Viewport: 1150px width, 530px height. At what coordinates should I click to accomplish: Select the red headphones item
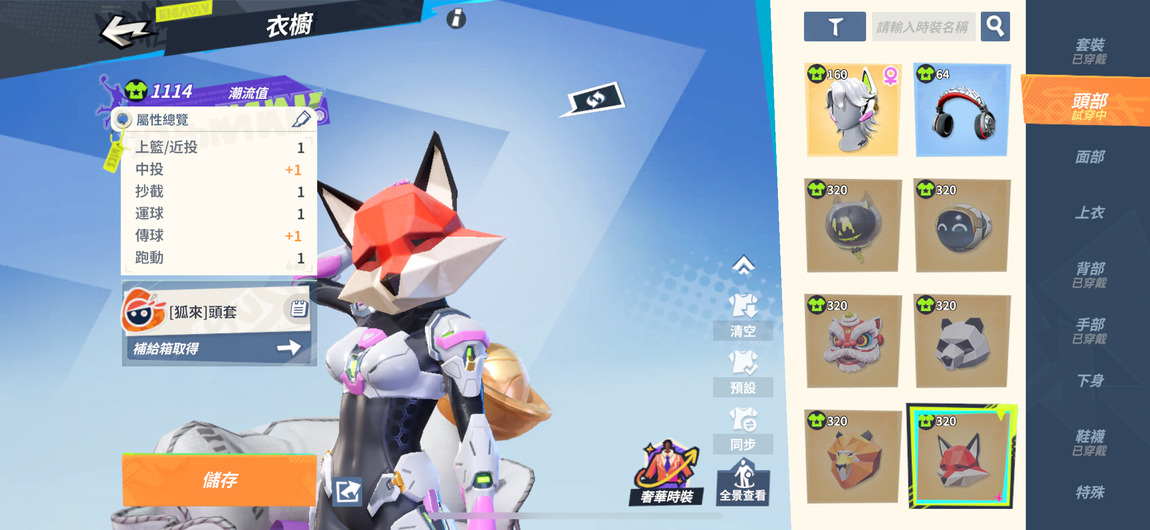point(962,111)
